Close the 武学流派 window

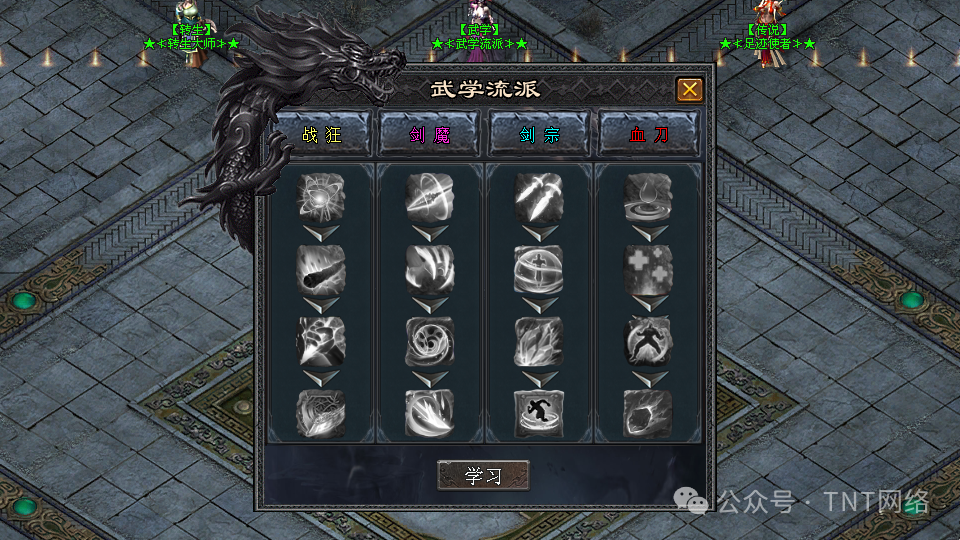[x=689, y=90]
